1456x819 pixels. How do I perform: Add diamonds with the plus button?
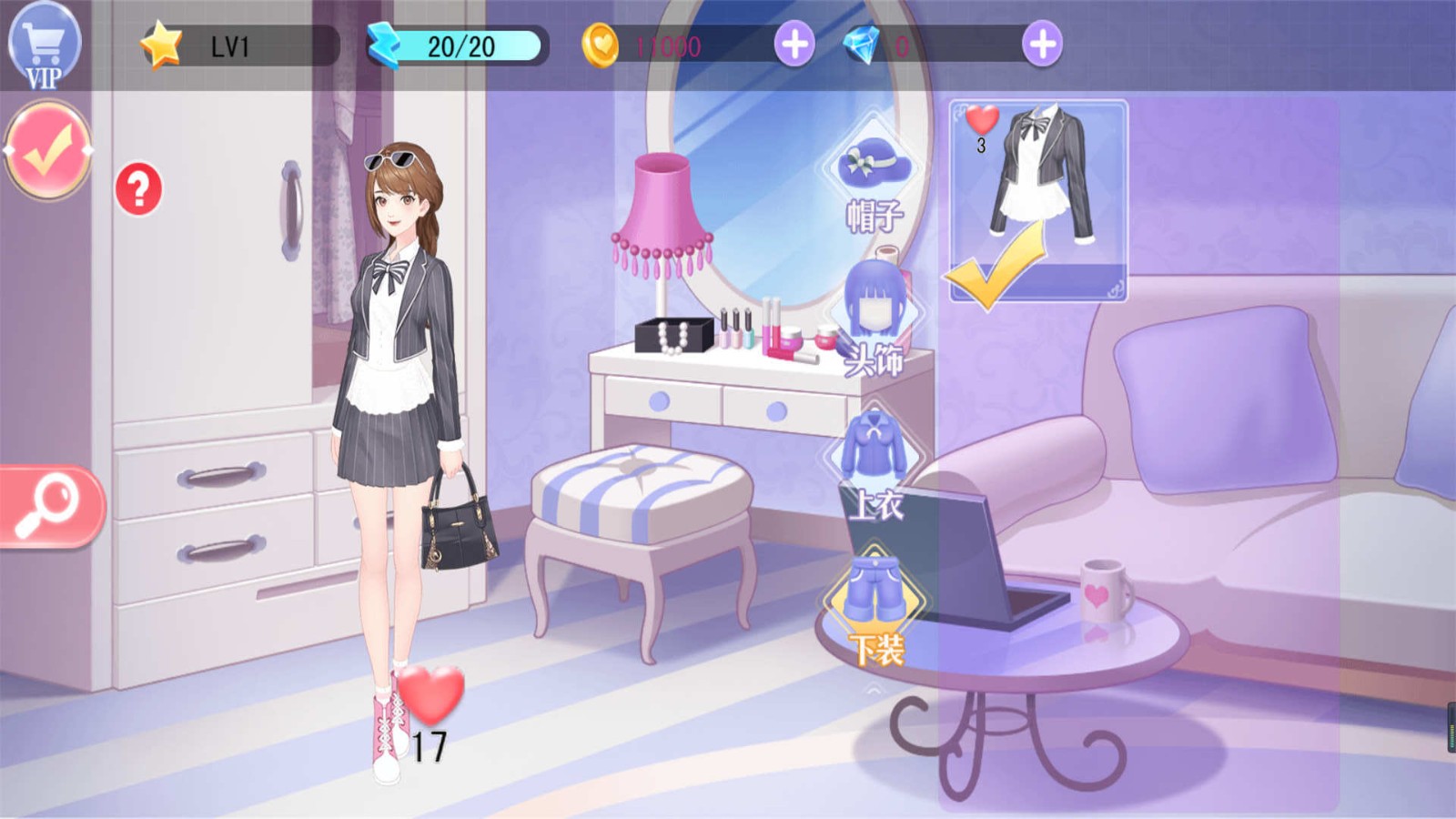coord(1042,45)
